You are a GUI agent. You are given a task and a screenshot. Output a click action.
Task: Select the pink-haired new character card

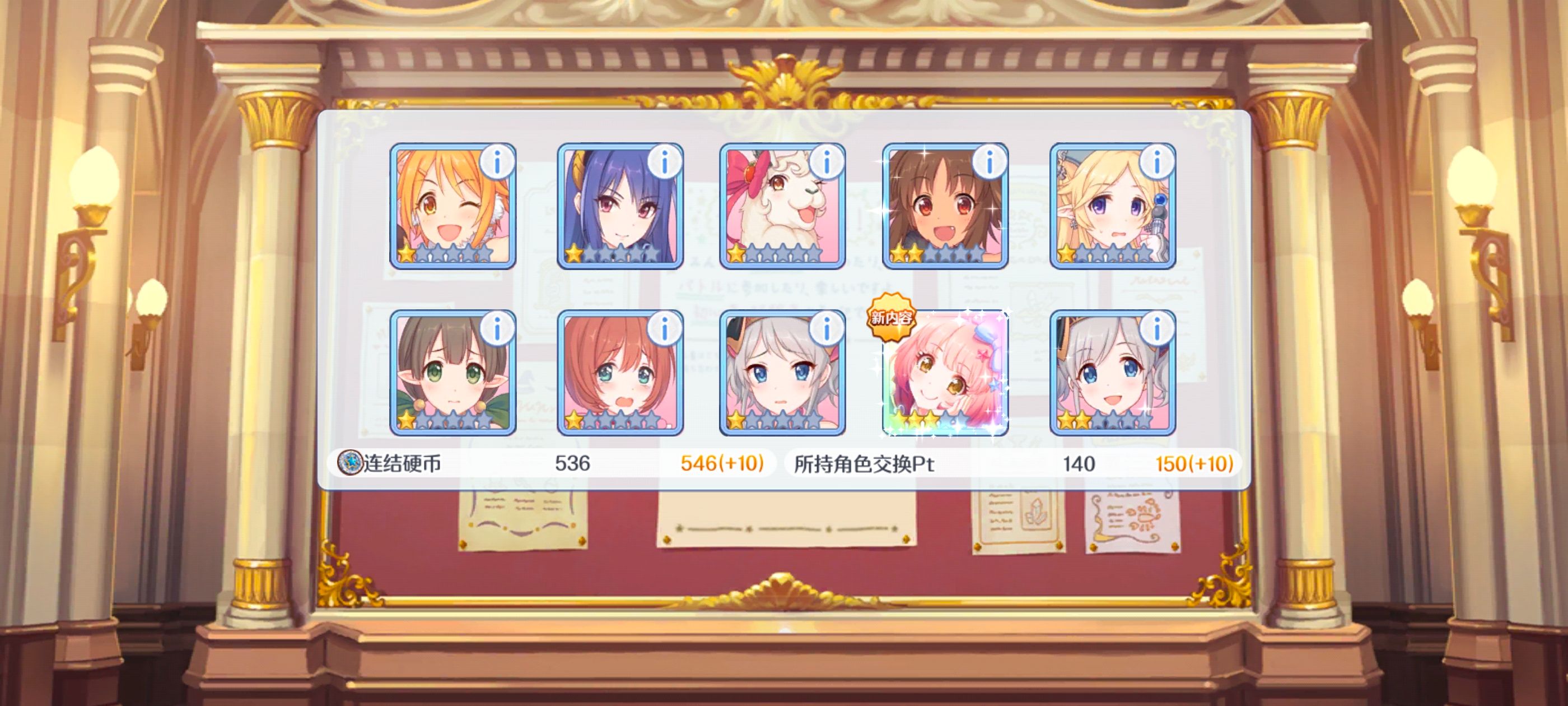(945, 373)
